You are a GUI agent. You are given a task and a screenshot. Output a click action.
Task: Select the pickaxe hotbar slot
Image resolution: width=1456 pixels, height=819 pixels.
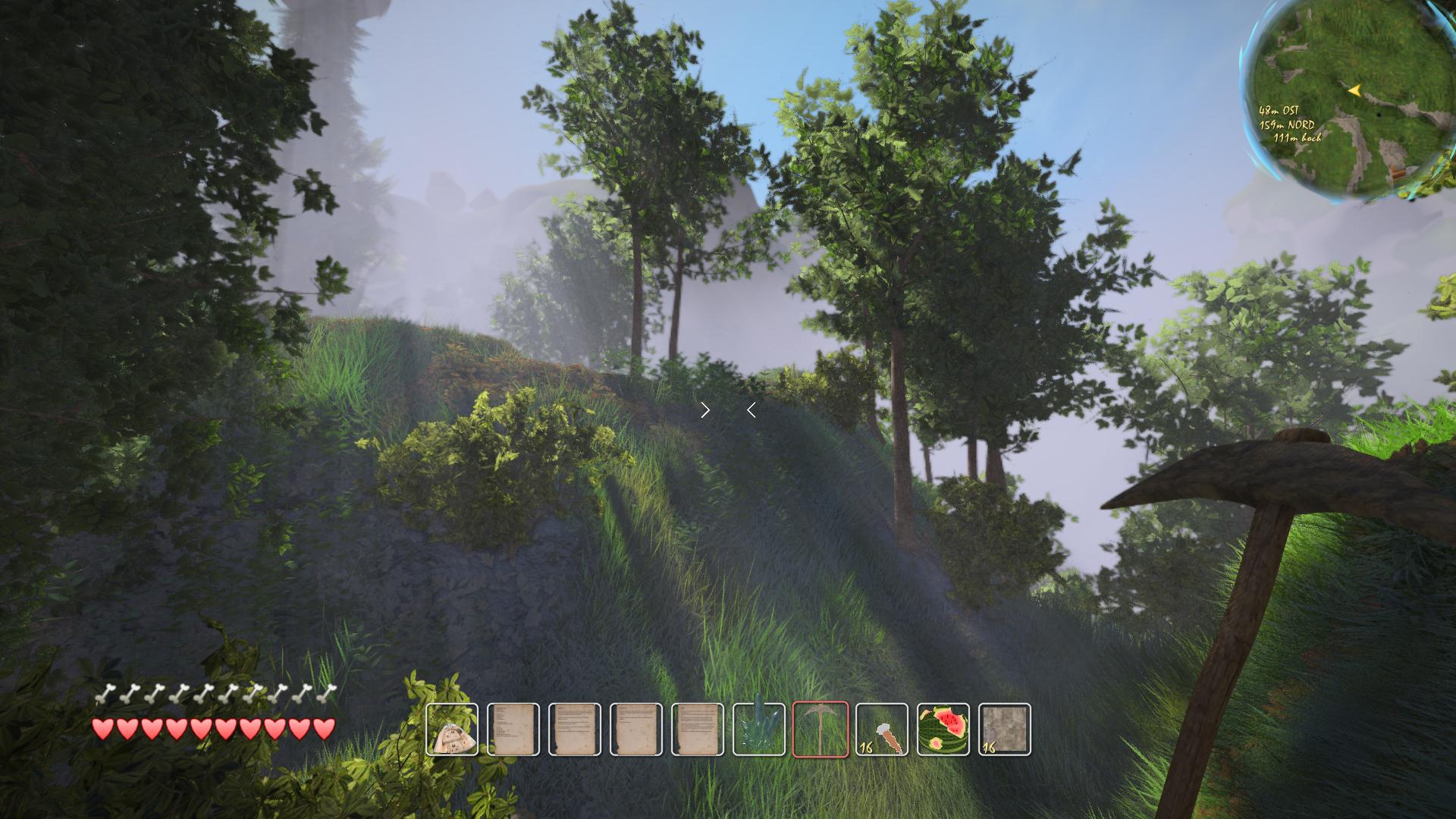pos(821,730)
